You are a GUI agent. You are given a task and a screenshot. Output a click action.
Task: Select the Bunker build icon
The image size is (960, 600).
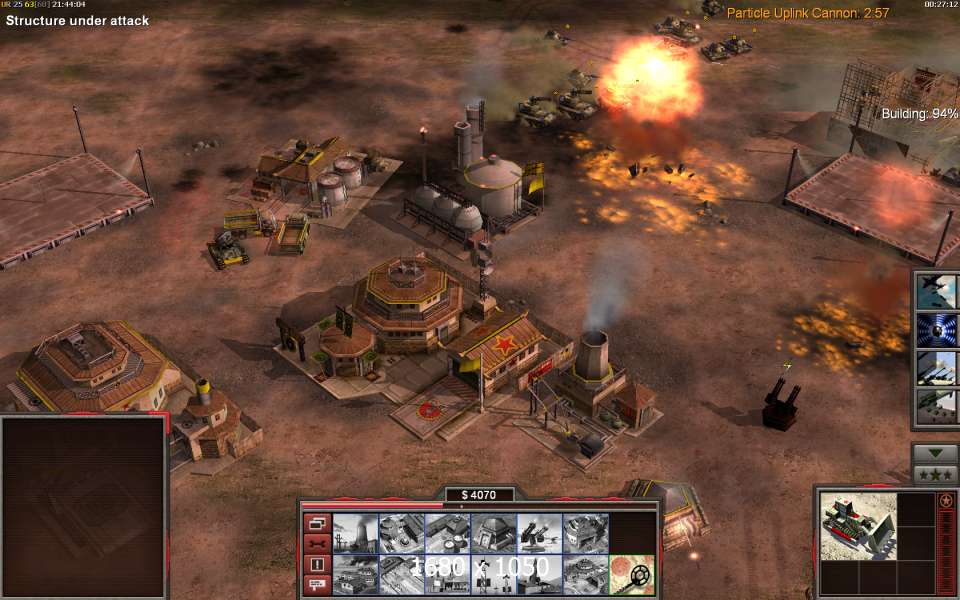[x=493, y=533]
